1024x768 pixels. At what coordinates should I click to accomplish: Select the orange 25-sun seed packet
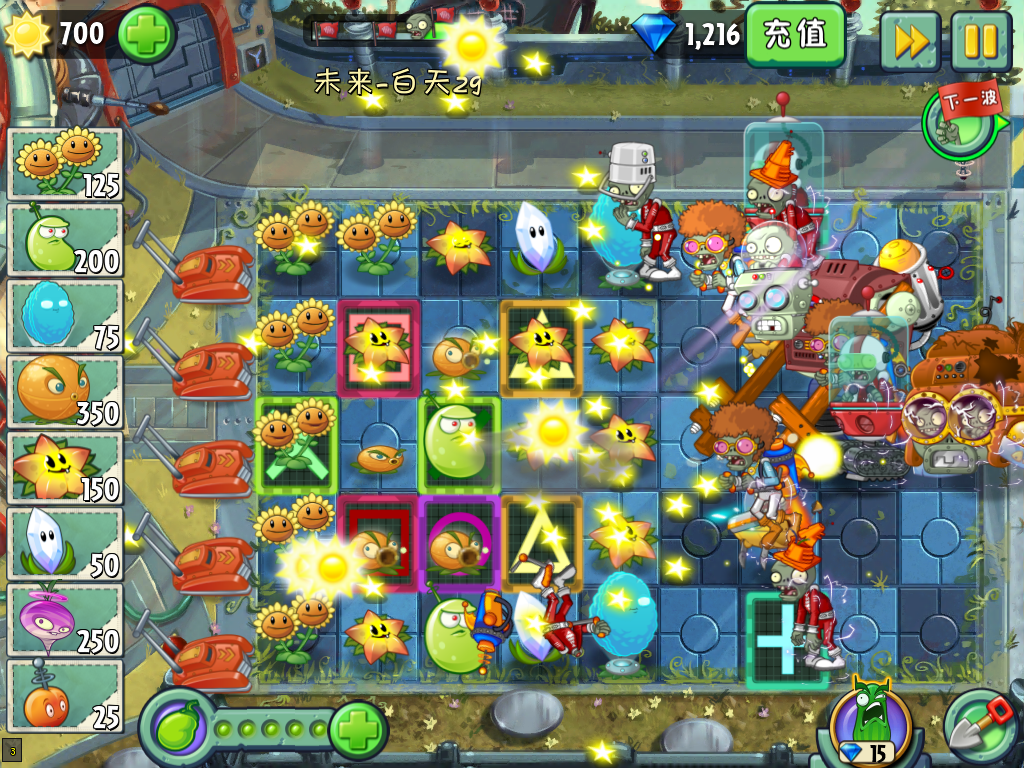tap(65, 696)
